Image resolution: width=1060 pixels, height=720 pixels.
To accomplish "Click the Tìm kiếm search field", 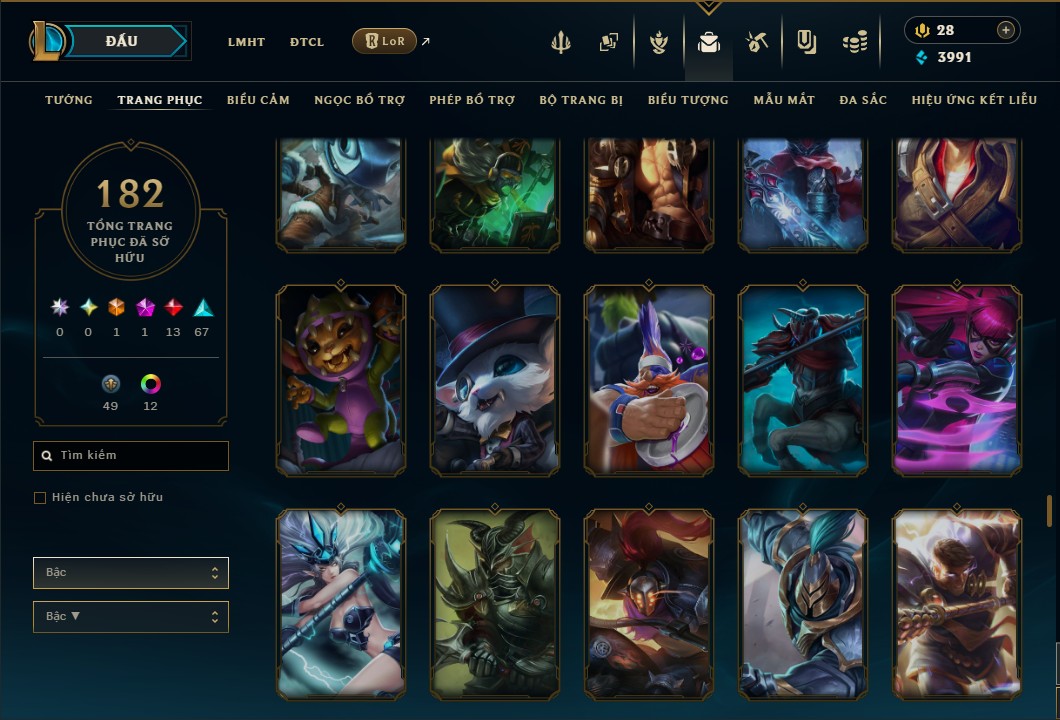I will [x=131, y=456].
